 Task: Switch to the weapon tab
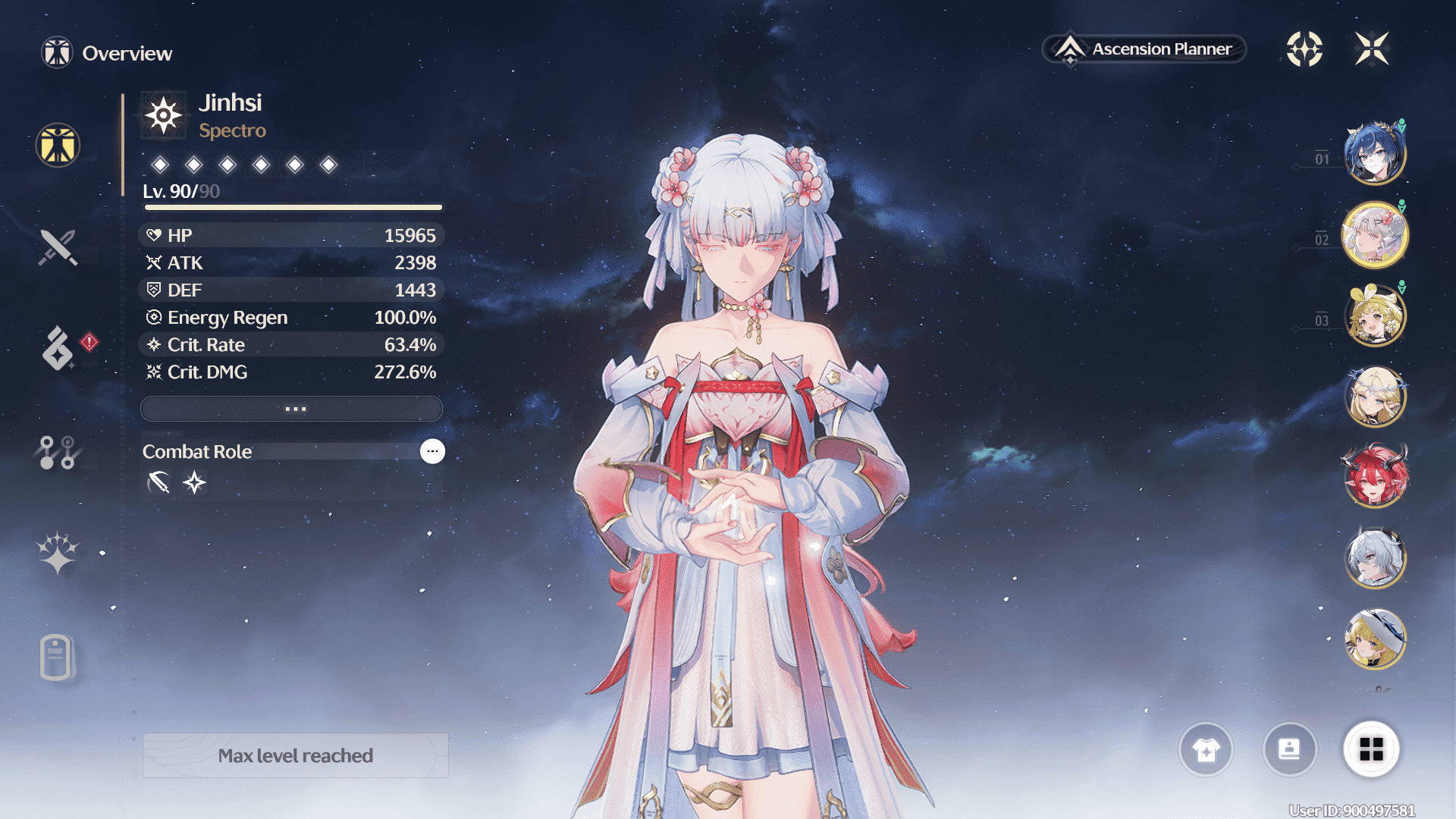click(58, 247)
